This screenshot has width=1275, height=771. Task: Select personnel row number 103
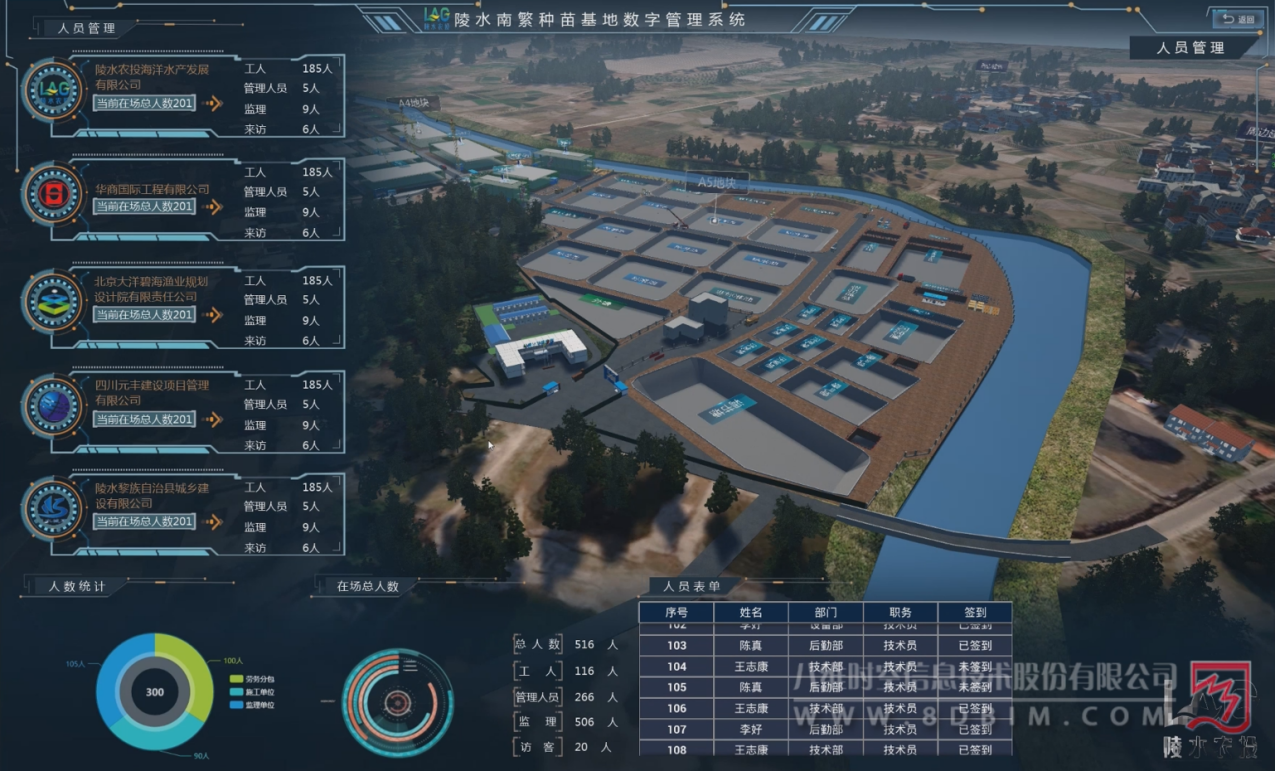pos(825,646)
